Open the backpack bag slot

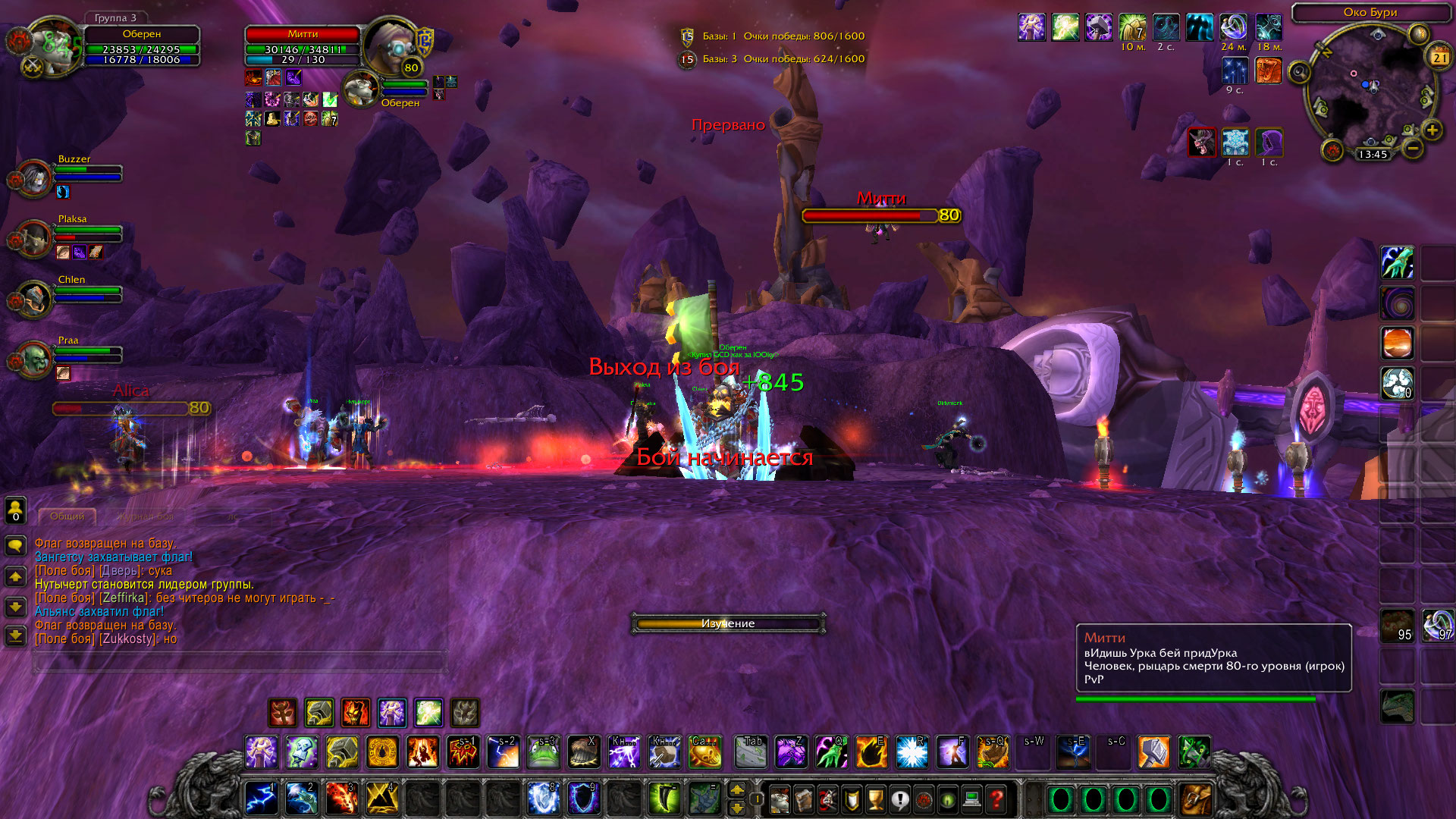tap(1196, 799)
